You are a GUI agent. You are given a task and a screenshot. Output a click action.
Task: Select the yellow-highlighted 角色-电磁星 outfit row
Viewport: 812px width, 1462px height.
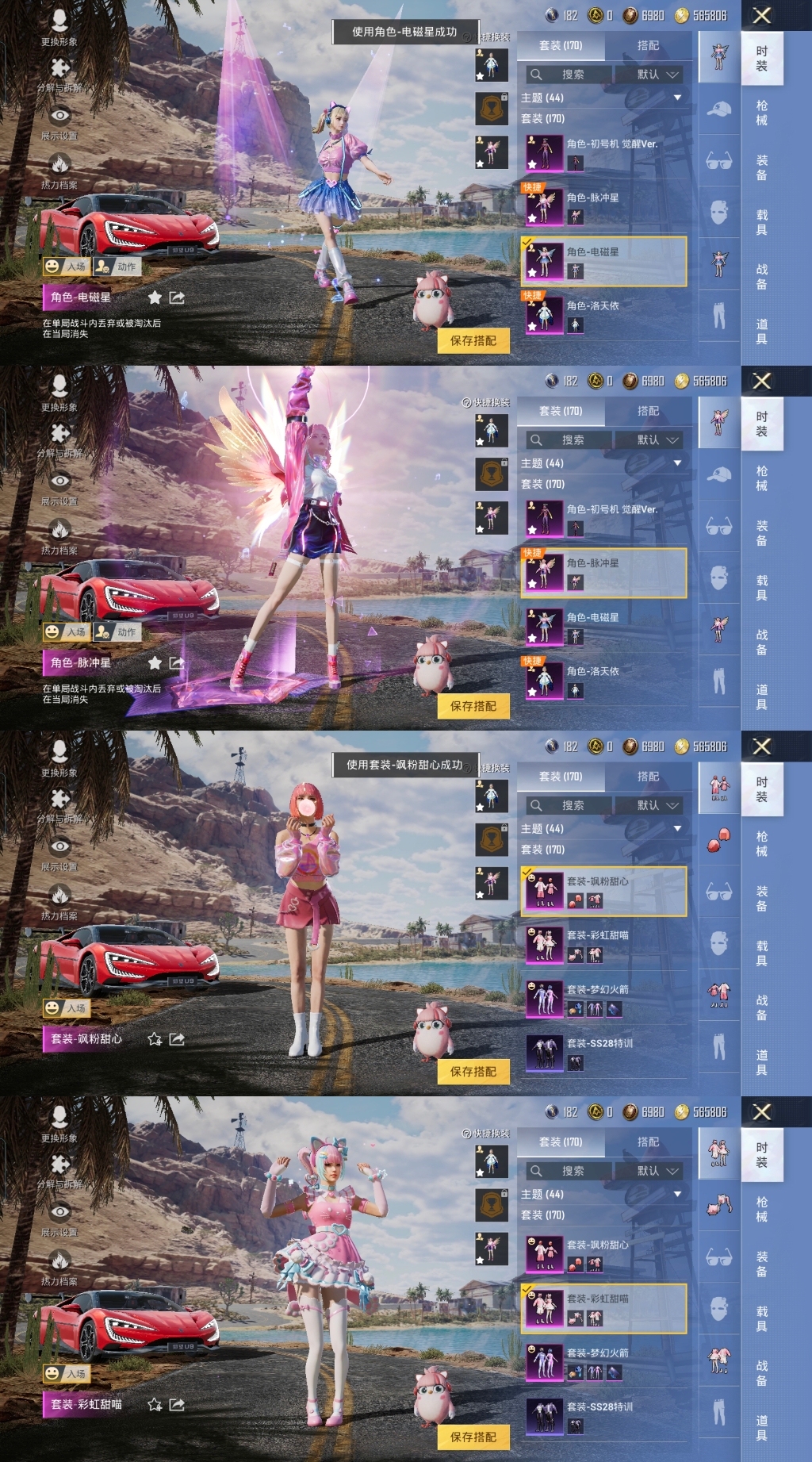coord(604,261)
